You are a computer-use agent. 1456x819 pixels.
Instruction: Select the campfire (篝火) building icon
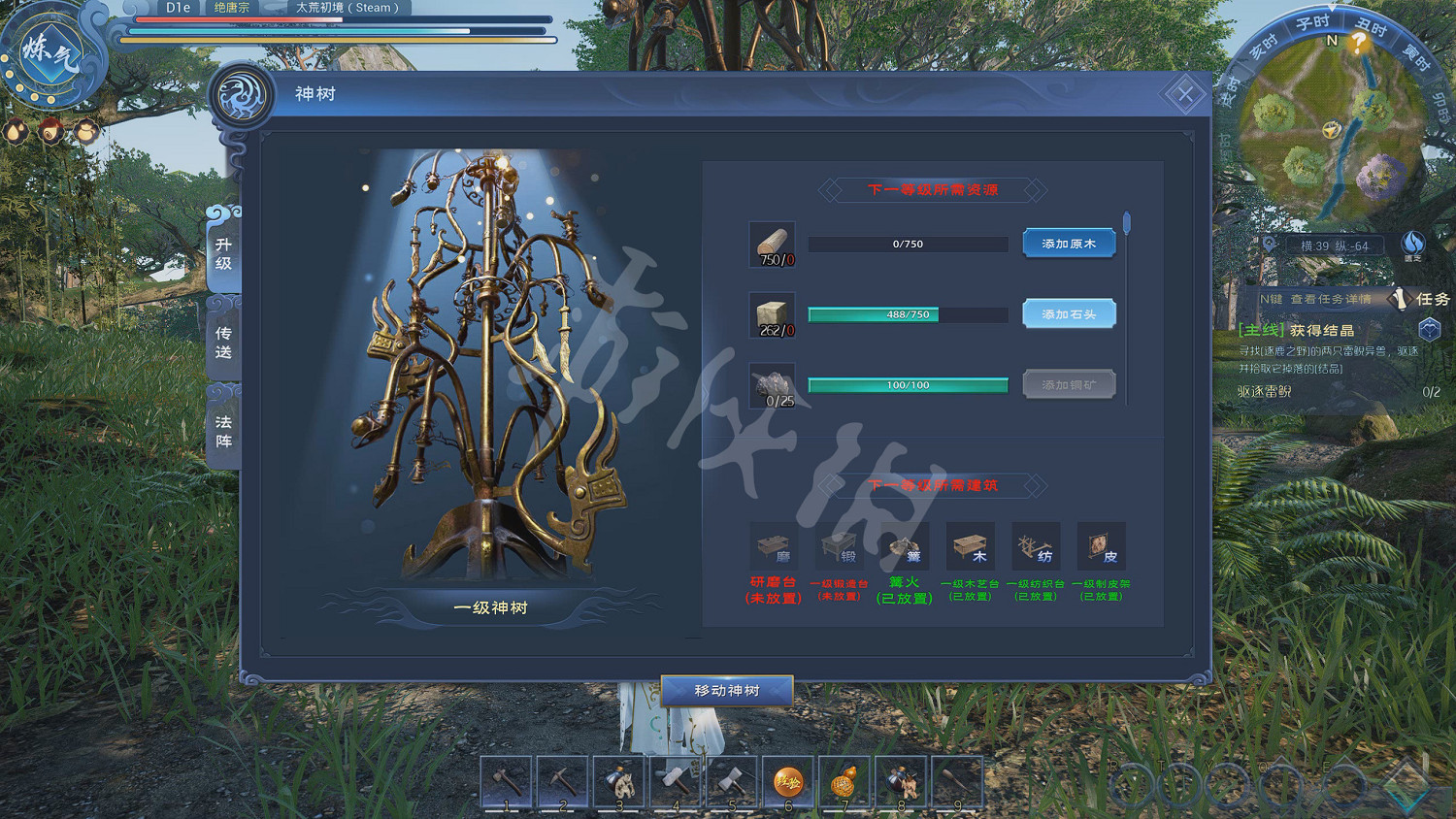(905, 544)
